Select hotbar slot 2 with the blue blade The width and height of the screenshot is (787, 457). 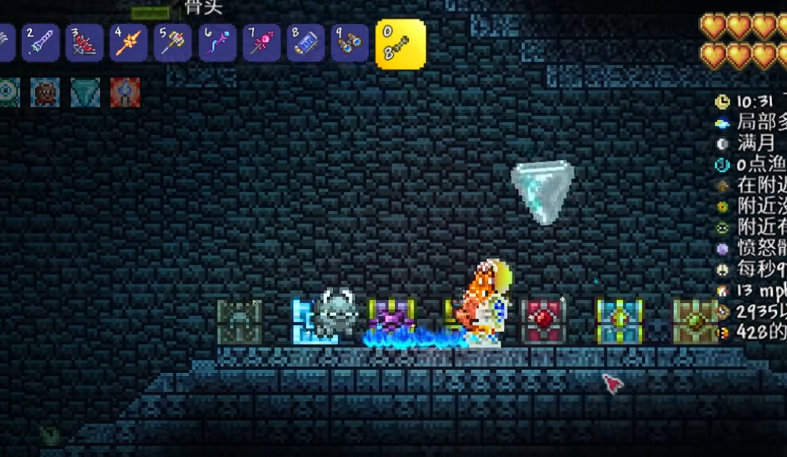click(x=41, y=44)
